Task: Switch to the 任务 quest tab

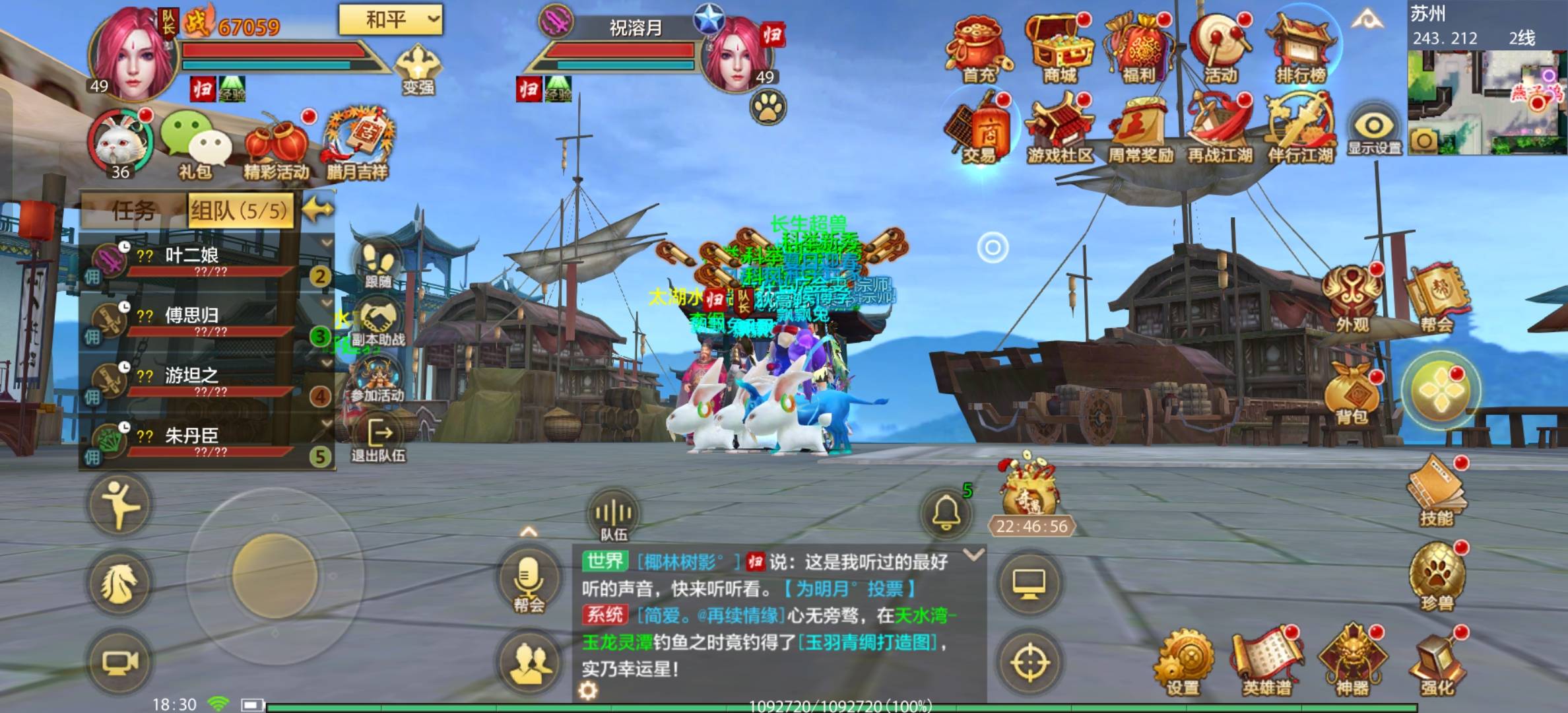Action: [133, 211]
